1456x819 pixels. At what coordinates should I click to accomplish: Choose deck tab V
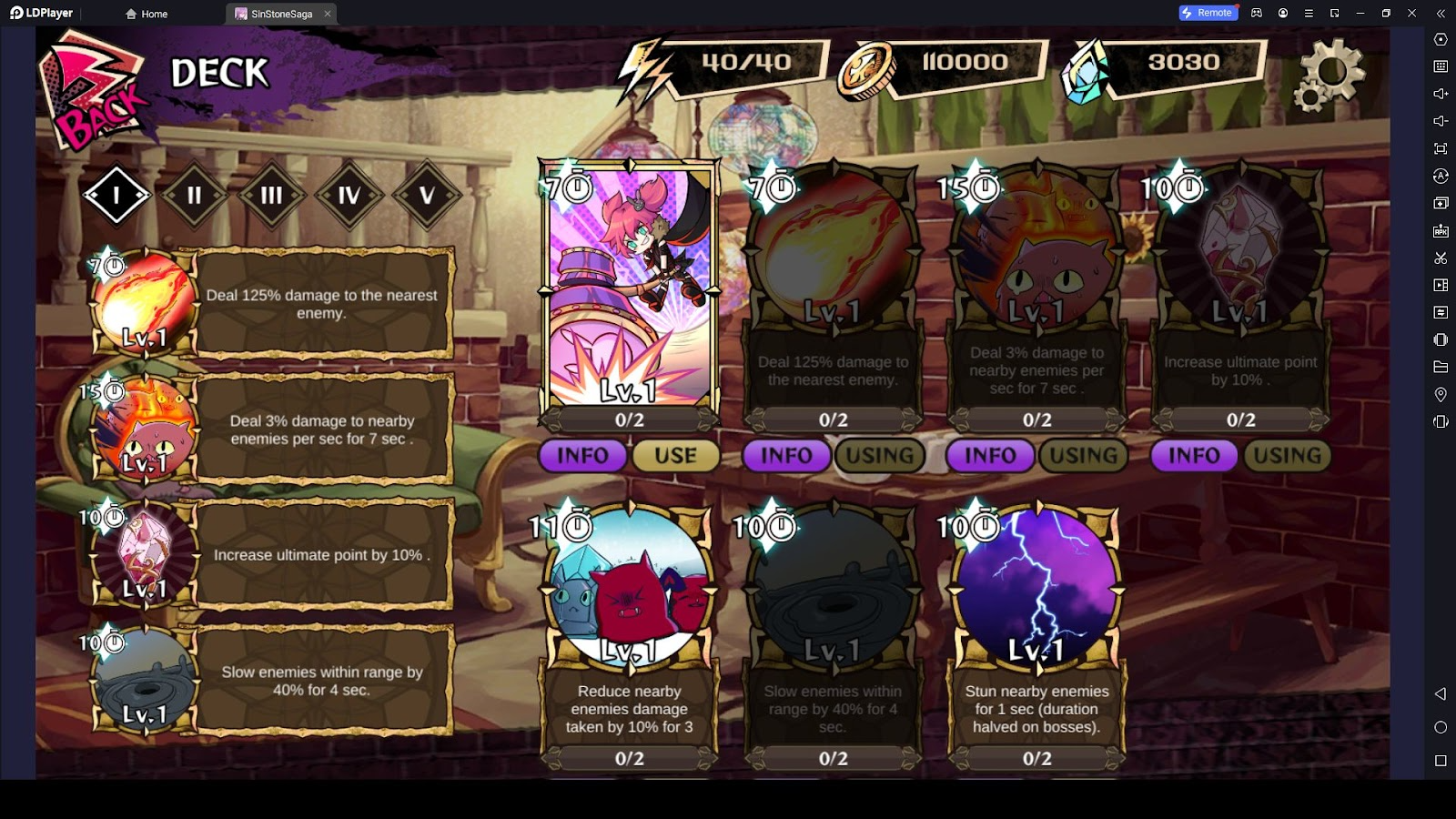point(426,195)
